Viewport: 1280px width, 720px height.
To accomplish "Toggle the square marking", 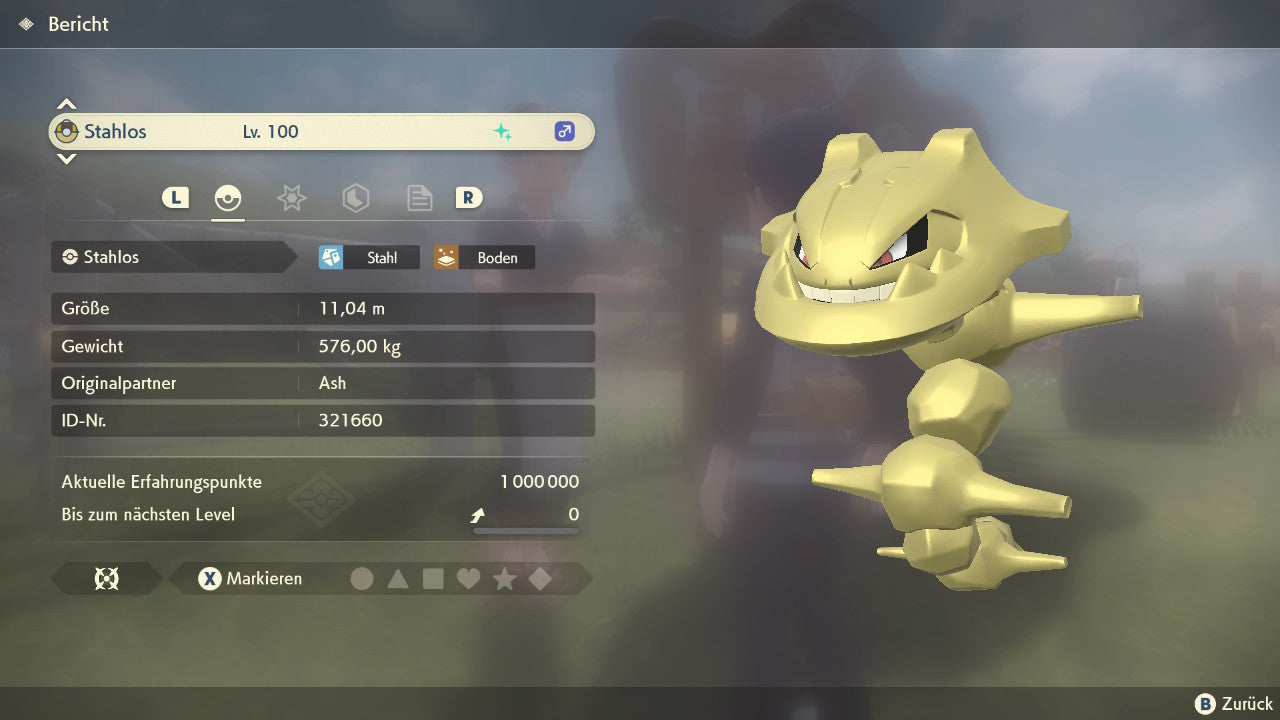I will click(433, 578).
